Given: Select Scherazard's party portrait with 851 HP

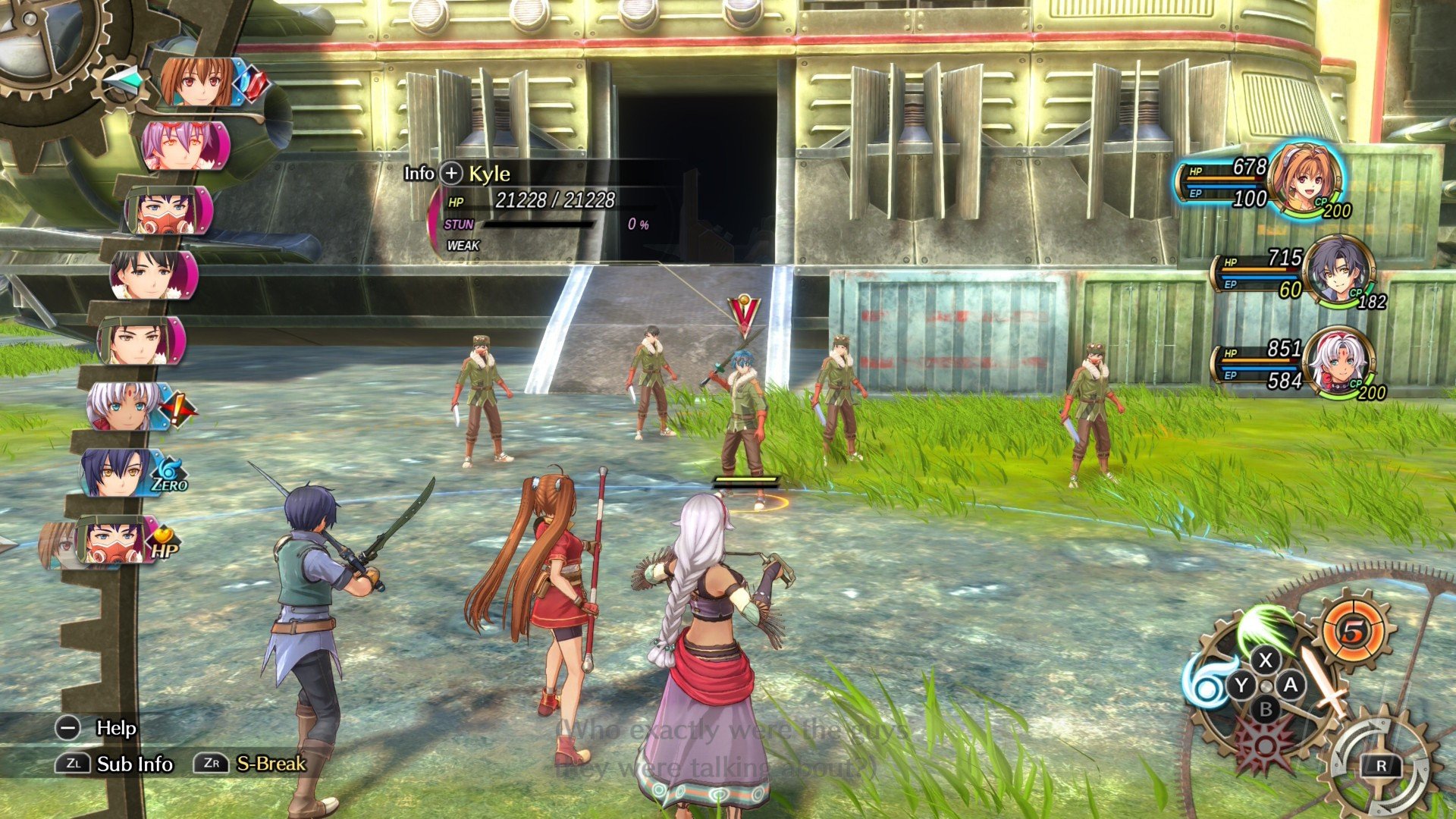Looking at the screenshot, I should click(1342, 362).
